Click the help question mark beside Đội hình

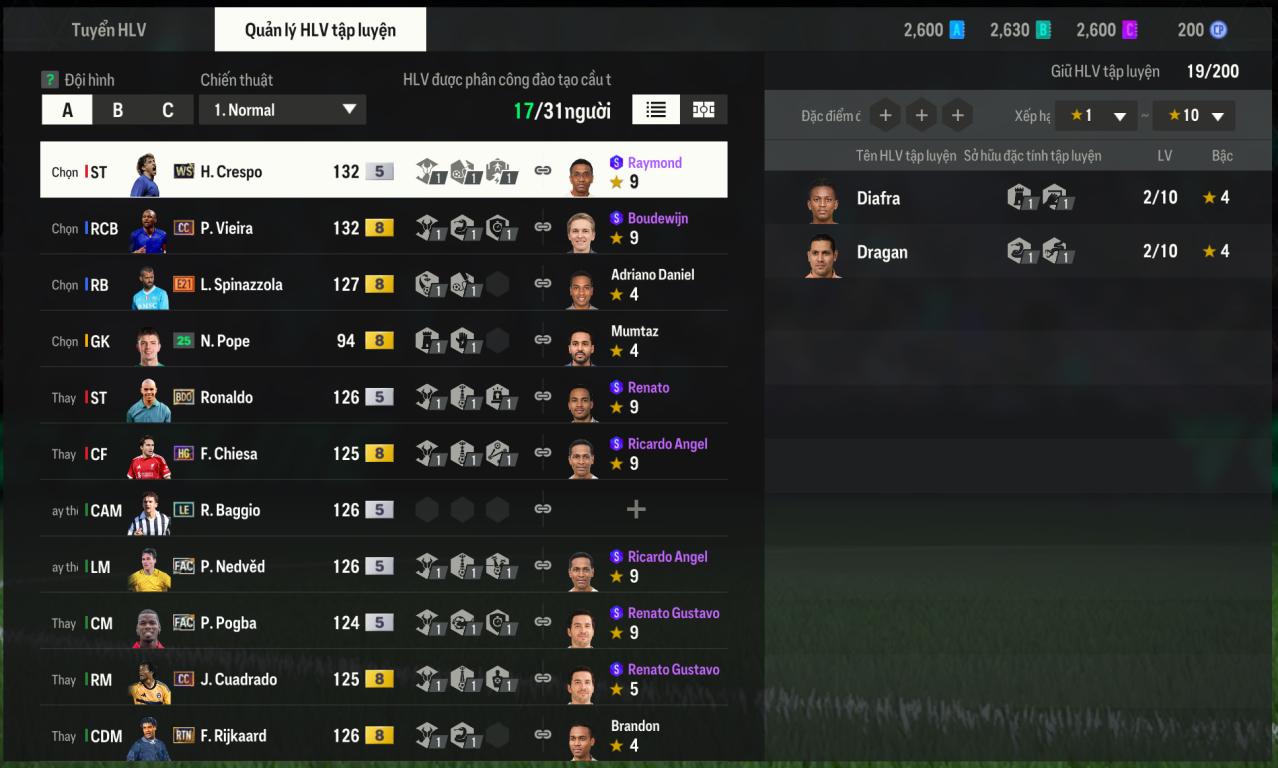click(50, 80)
